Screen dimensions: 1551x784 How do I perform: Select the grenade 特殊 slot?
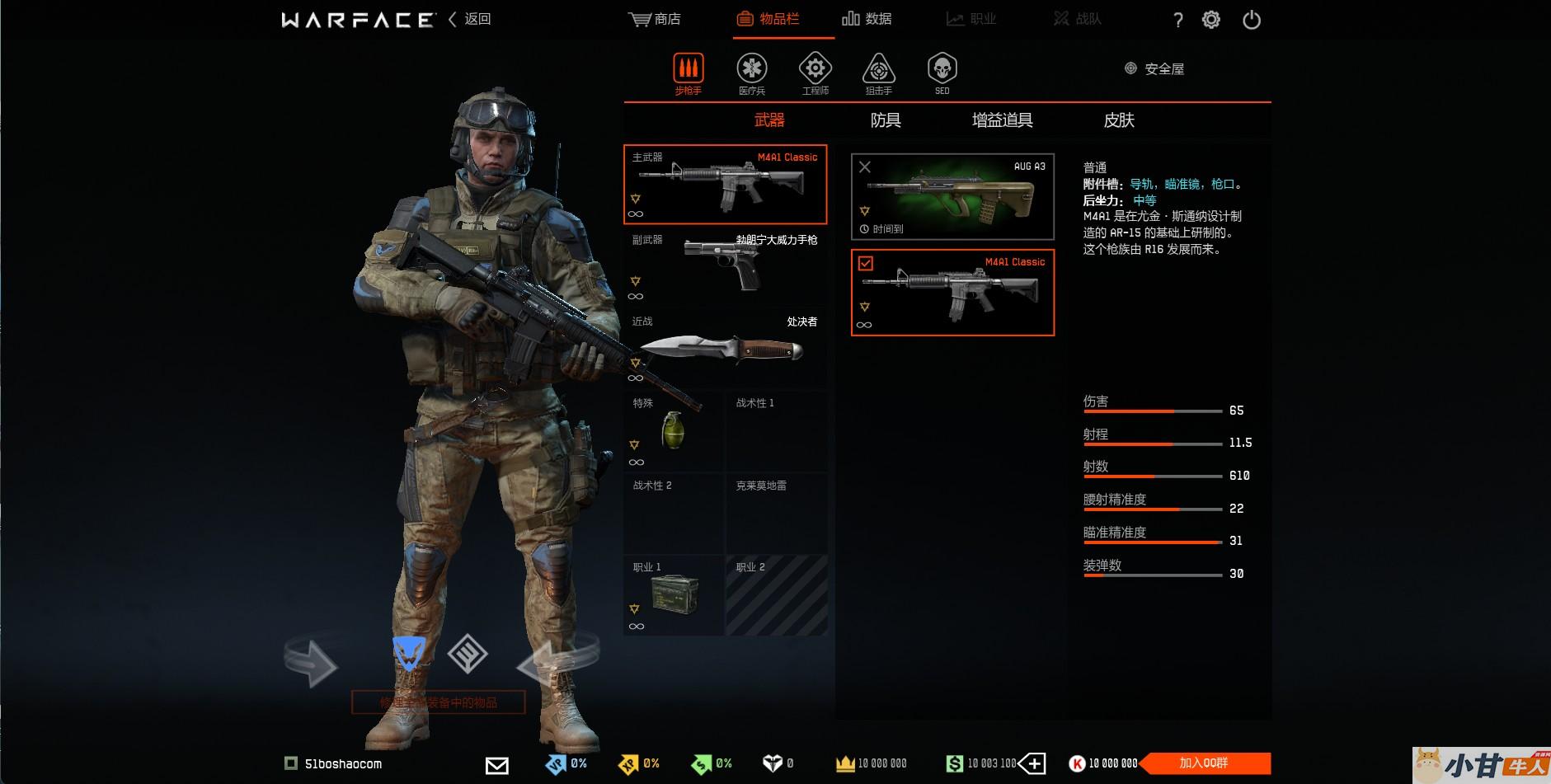click(x=673, y=431)
